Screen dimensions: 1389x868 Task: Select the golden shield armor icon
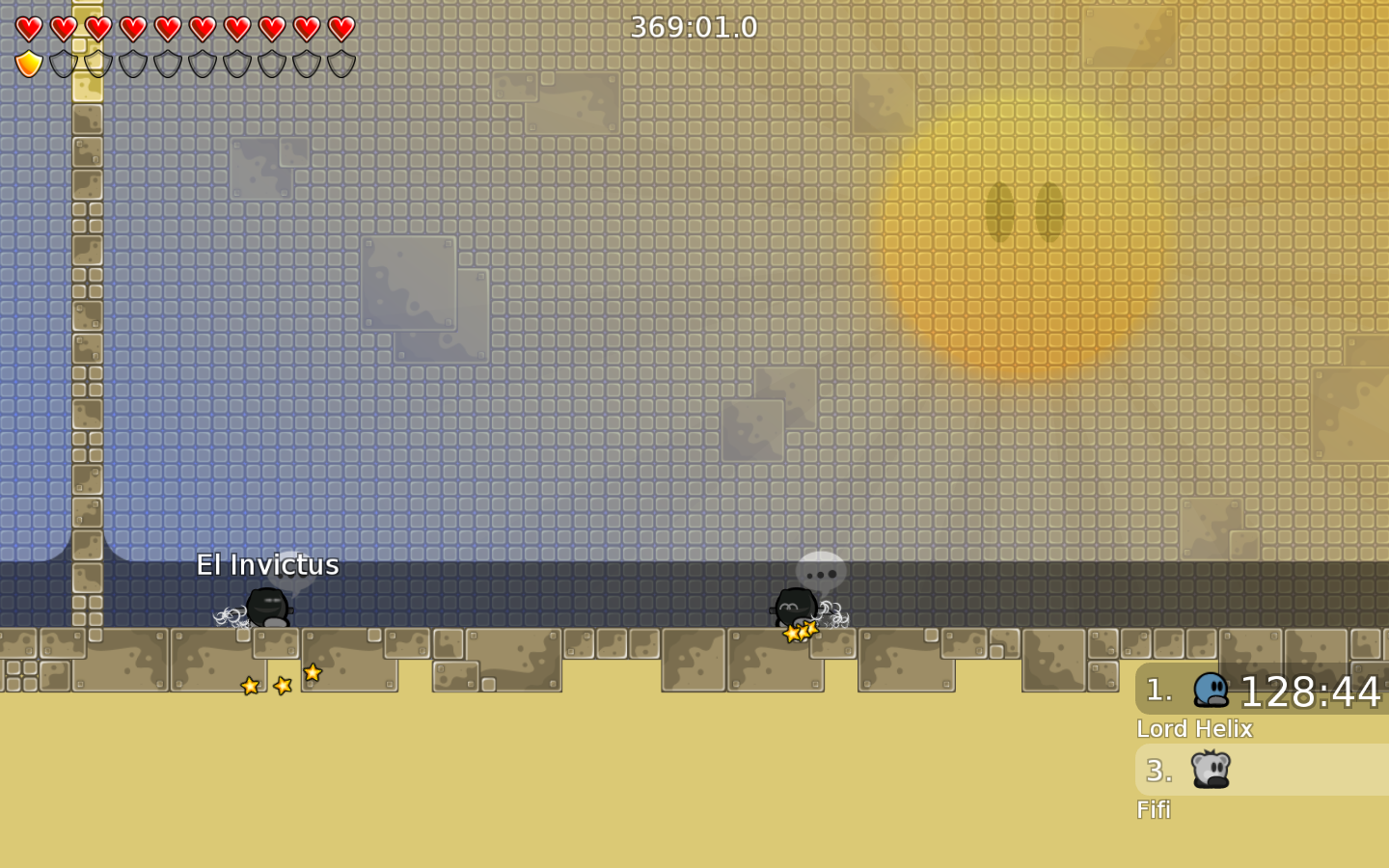point(28,62)
